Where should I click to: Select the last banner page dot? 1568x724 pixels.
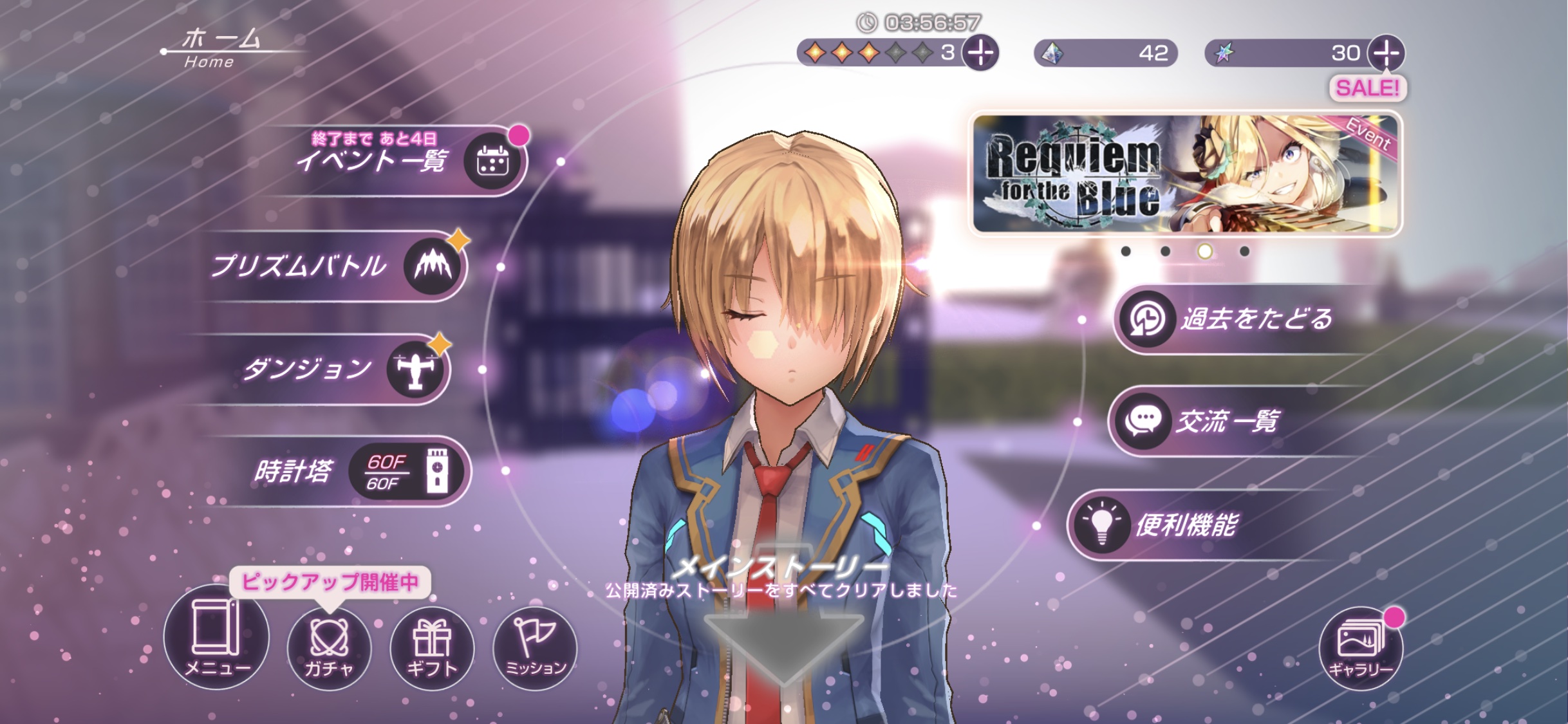click(1244, 252)
